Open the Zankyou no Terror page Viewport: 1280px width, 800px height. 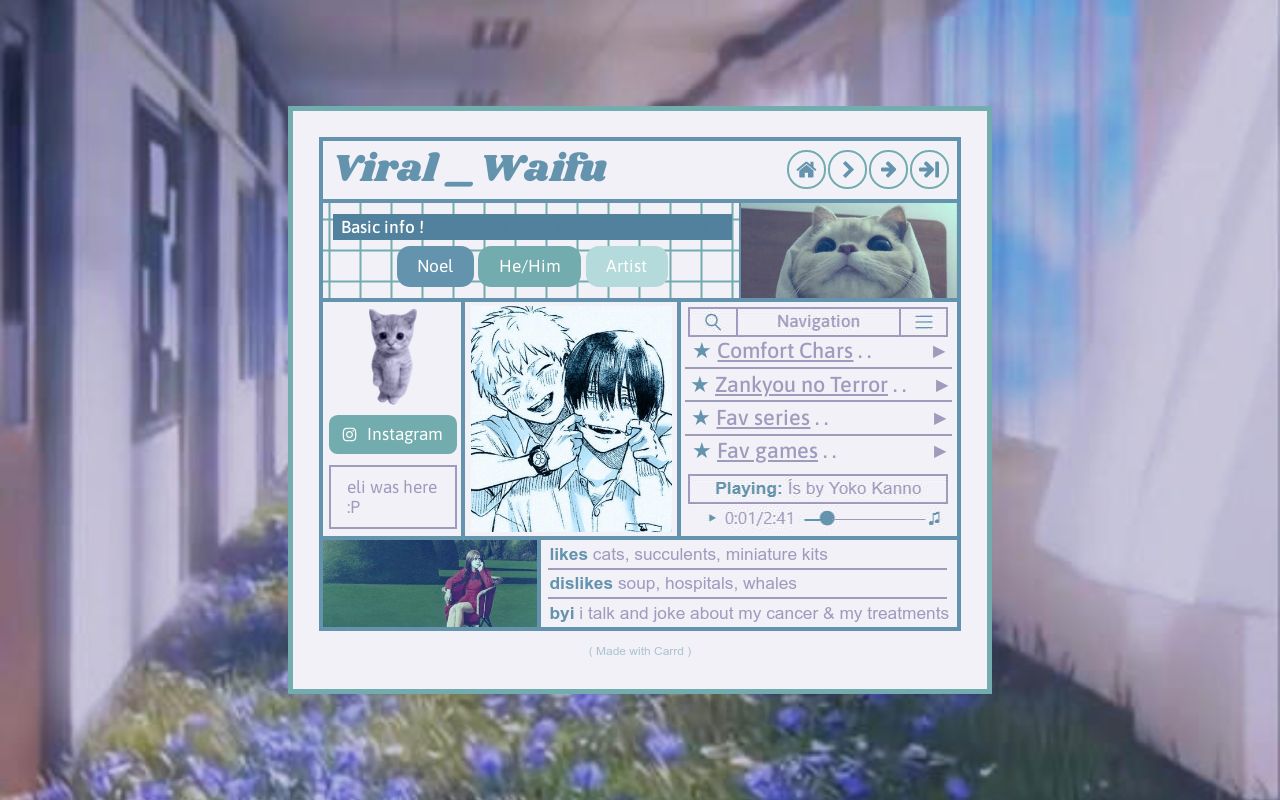800,385
